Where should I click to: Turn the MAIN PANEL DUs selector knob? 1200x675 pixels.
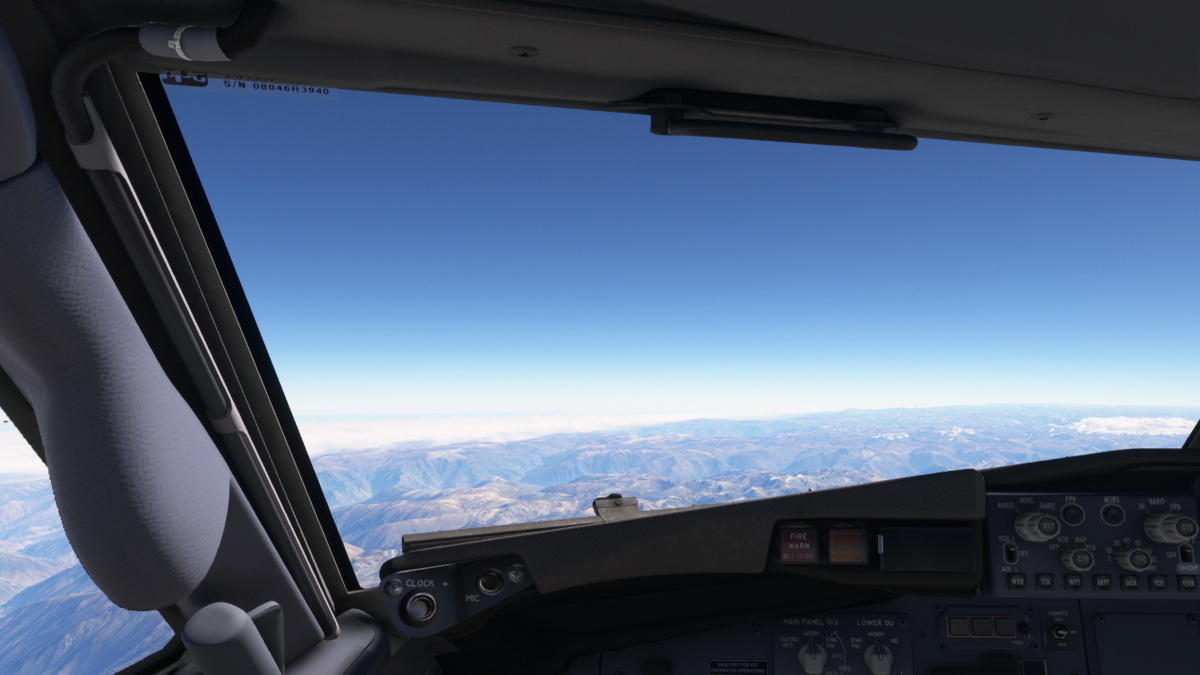[x=812, y=656]
